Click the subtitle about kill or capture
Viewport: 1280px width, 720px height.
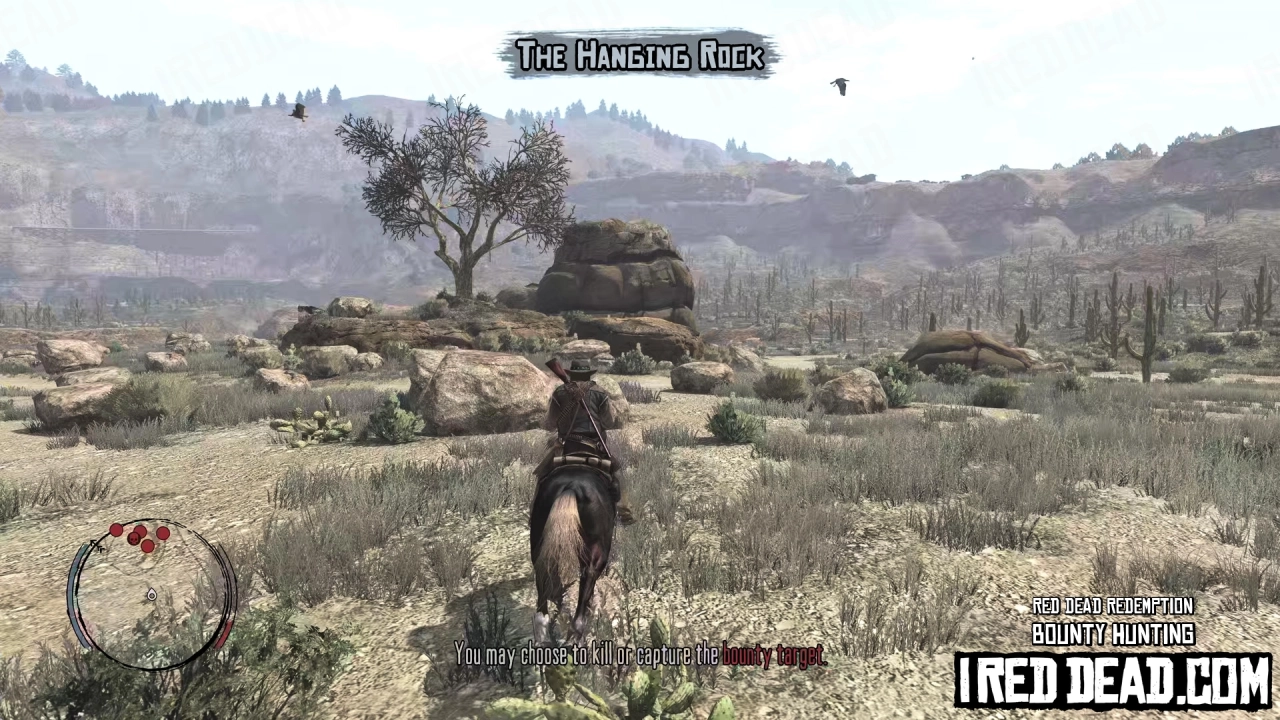(x=640, y=657)
